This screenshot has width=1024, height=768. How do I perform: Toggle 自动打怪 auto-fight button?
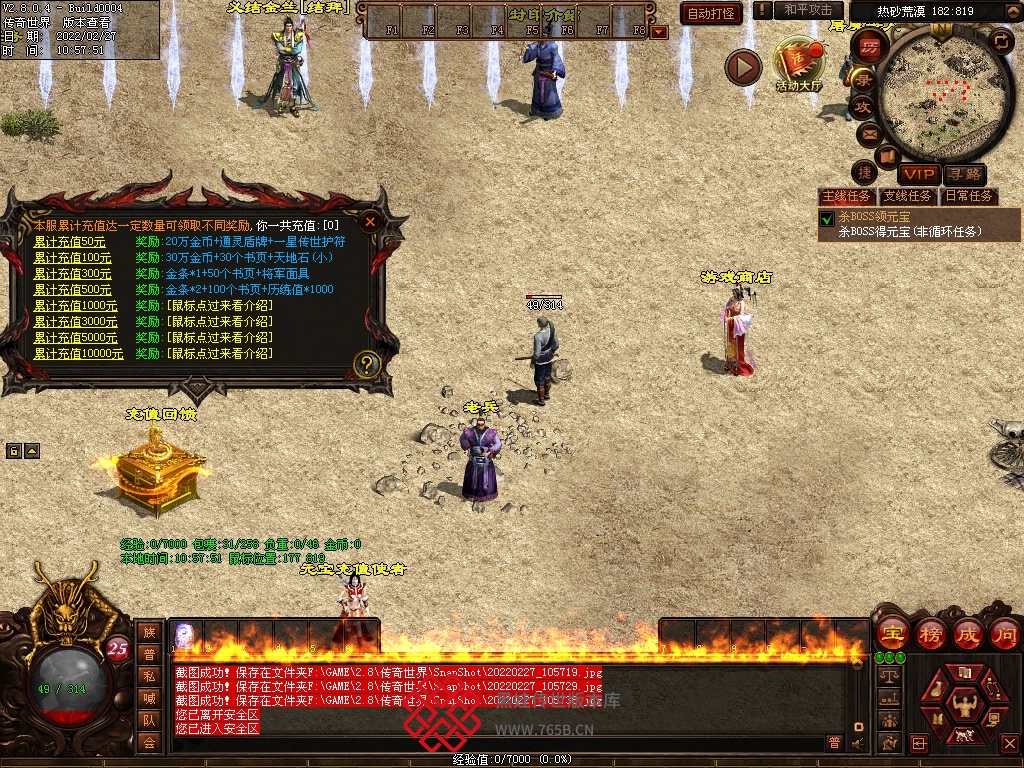click(x=711, y=13)
